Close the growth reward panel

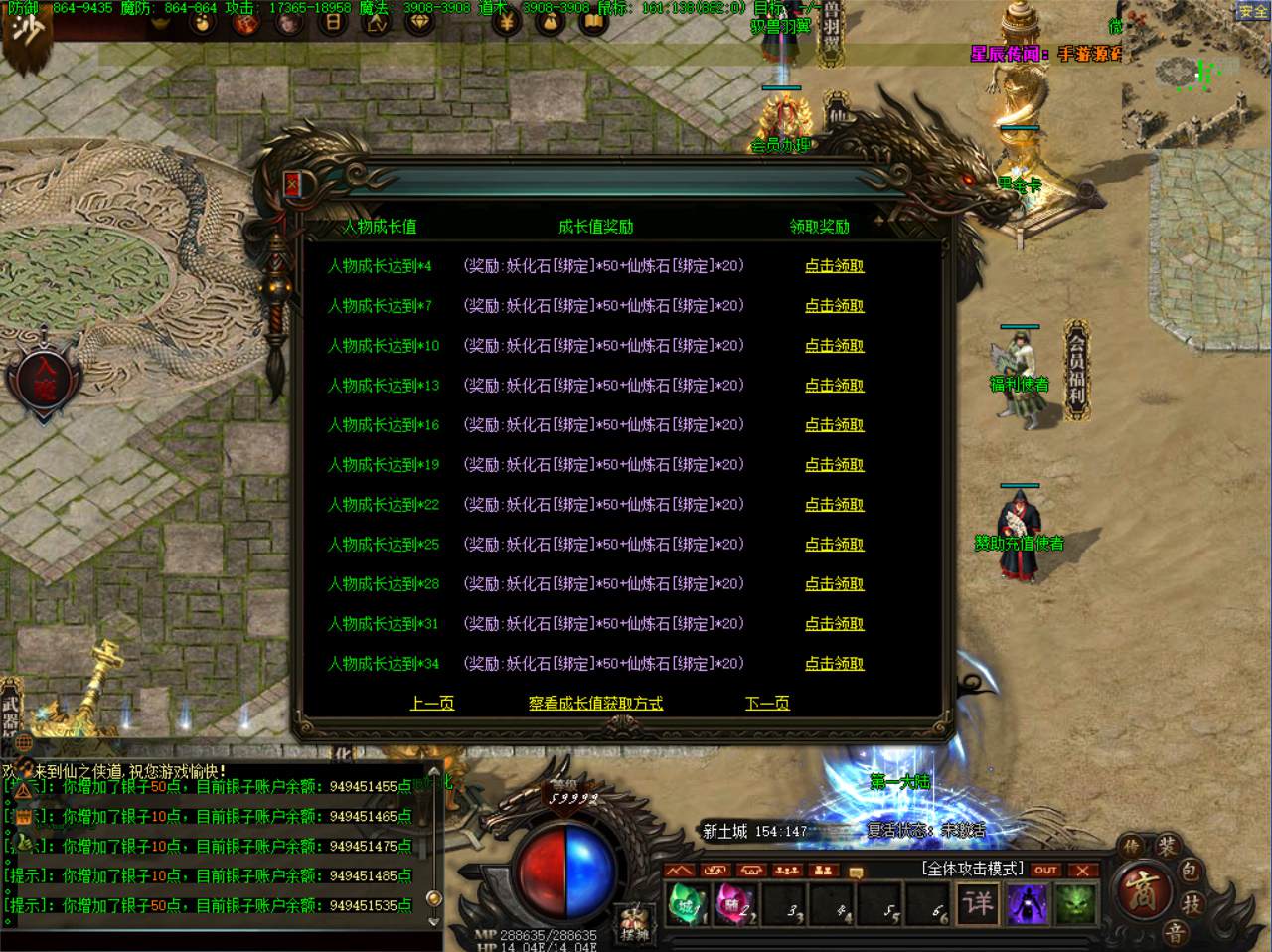[293, 185]
